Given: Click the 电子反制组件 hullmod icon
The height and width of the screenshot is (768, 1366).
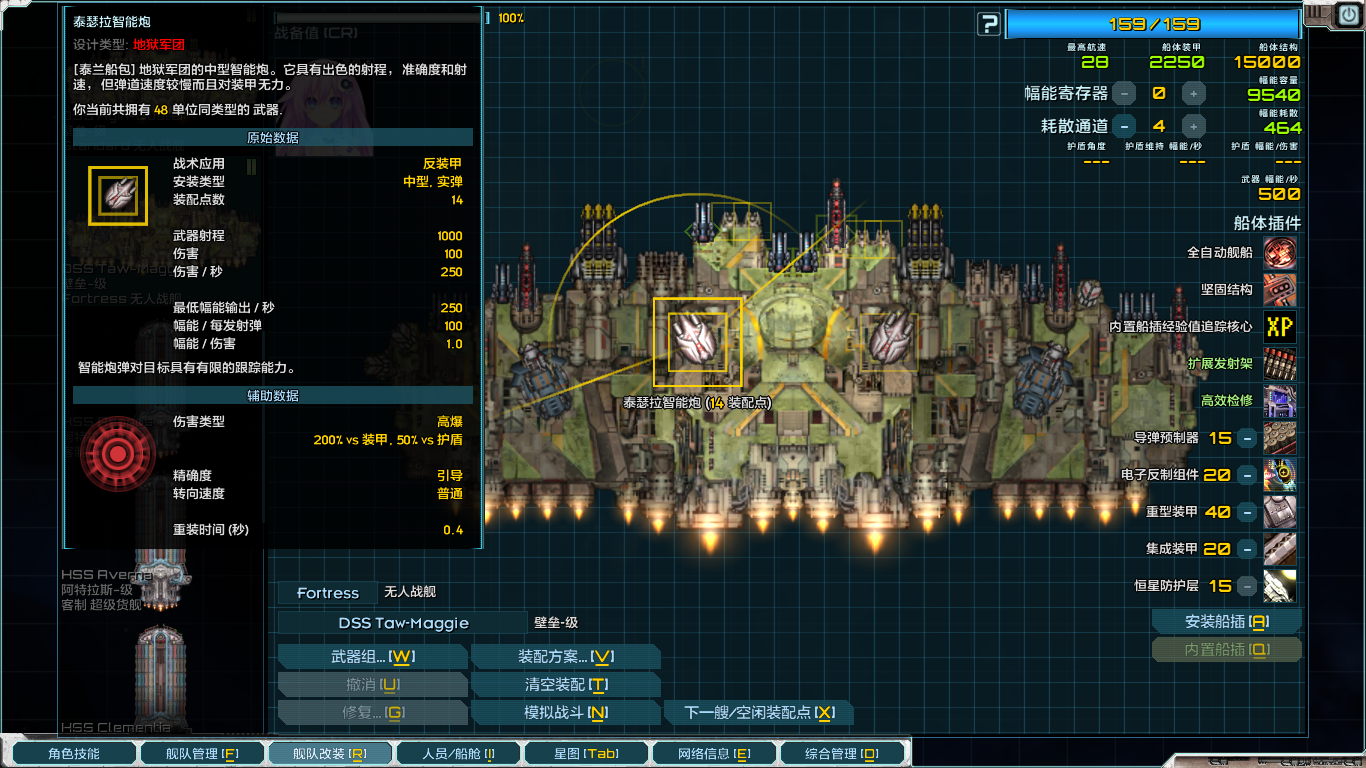Looking at the screenshot, I should coord(1280,474).
